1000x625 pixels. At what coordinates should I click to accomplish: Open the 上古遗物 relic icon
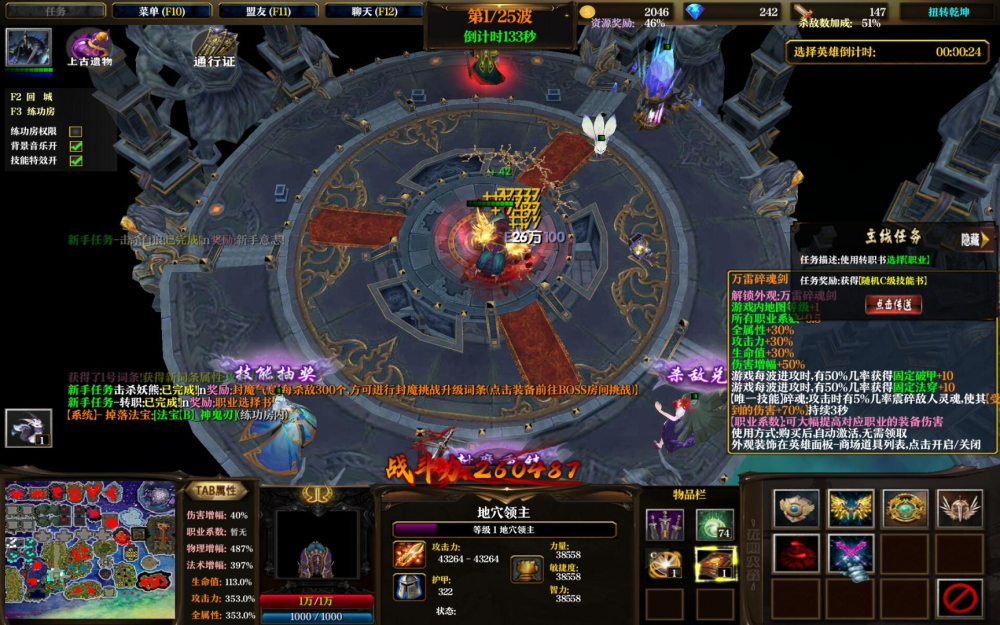click(x=88, y=47)
